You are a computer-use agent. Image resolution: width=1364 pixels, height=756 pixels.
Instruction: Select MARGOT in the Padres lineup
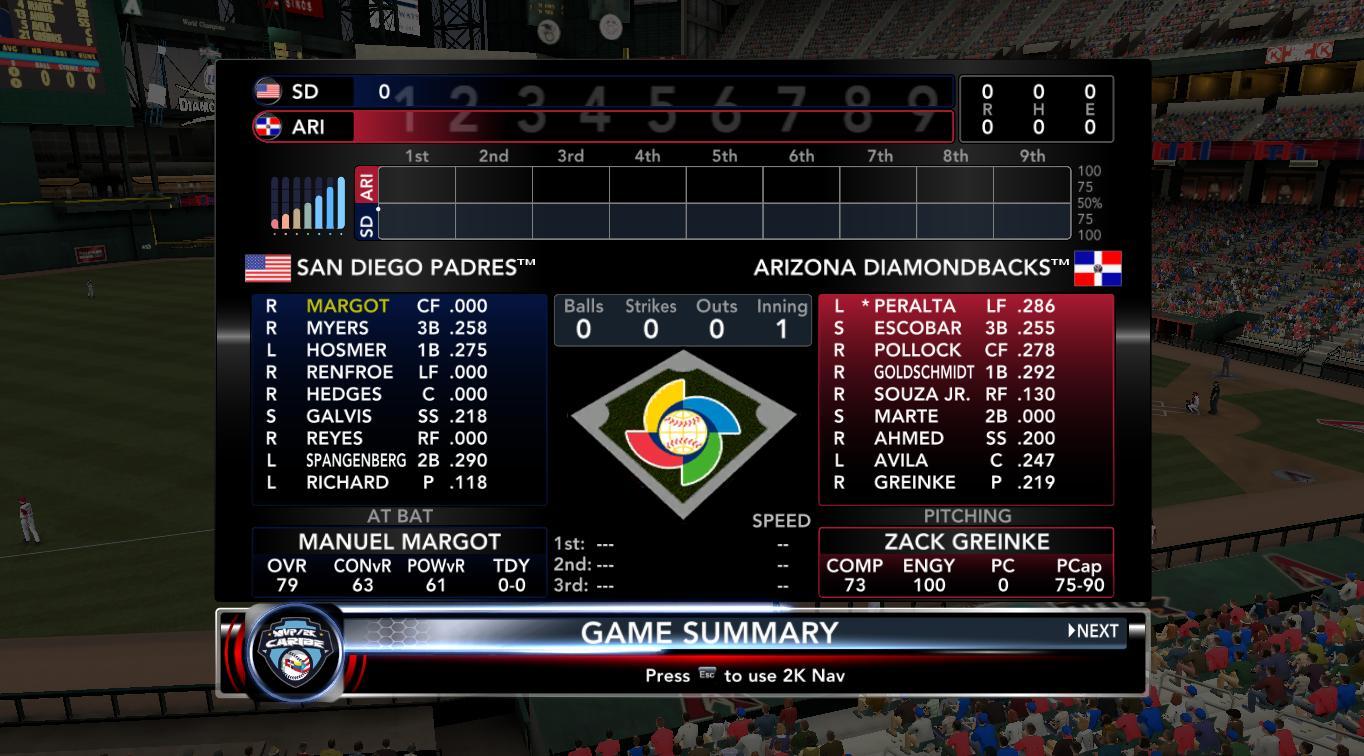[x=347, y=306]
